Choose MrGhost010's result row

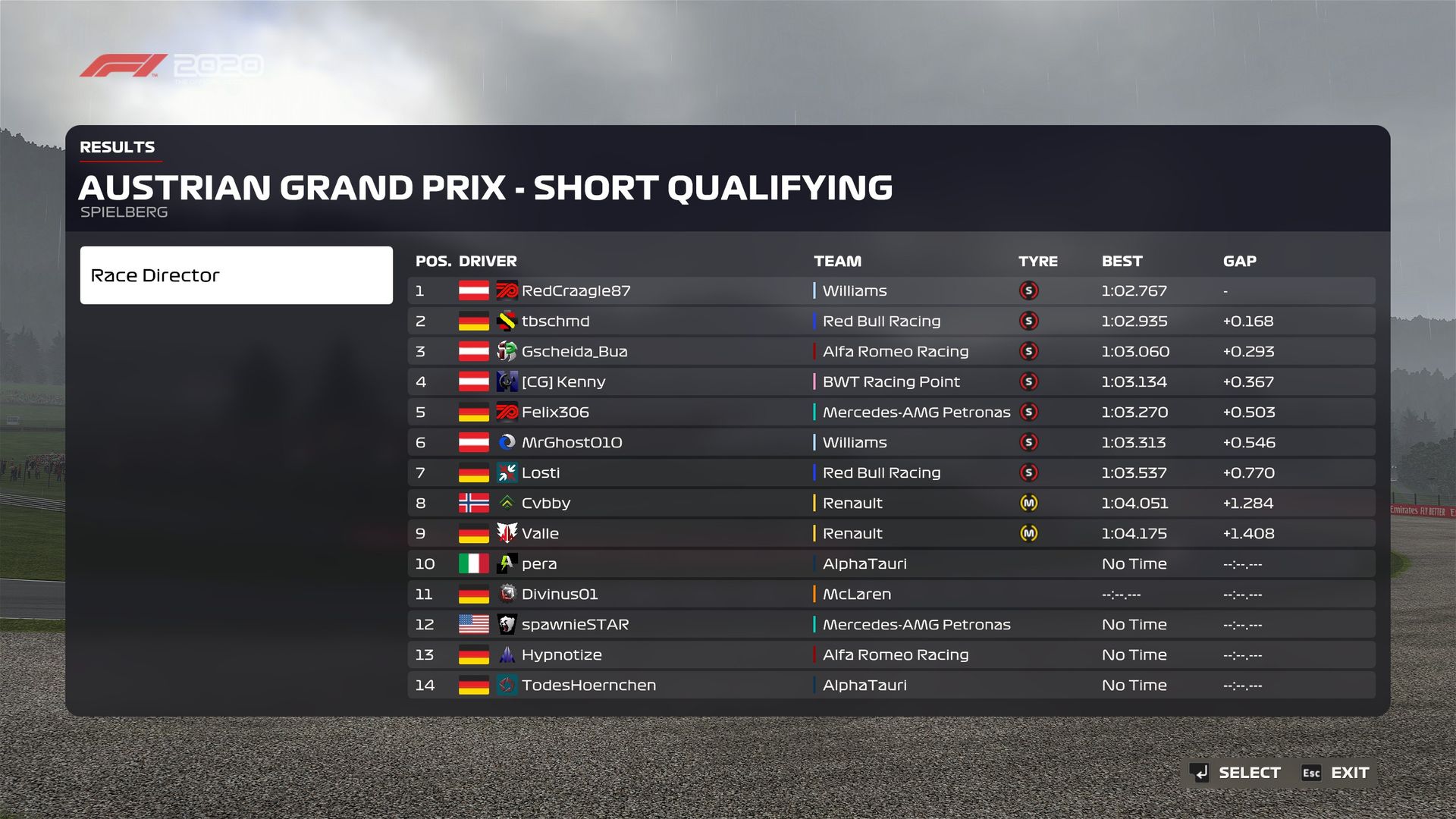[571, 443]
